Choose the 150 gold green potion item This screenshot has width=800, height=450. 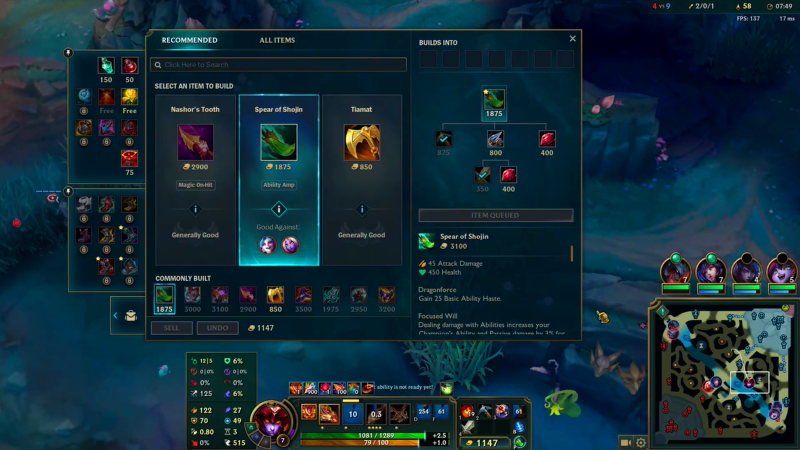tap(106, 66)
